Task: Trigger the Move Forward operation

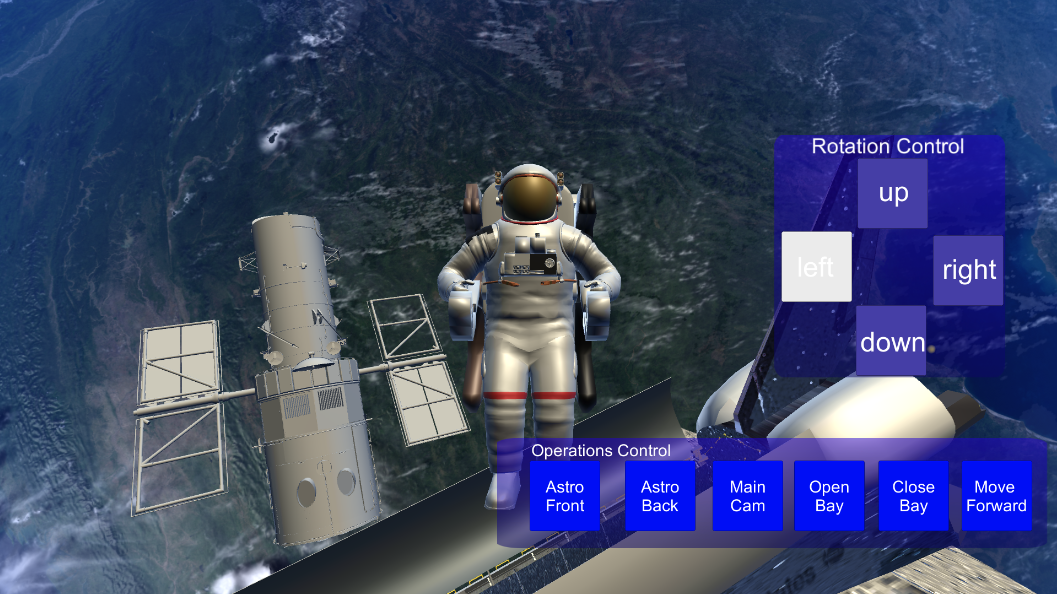Action: [x=996, y=496]
